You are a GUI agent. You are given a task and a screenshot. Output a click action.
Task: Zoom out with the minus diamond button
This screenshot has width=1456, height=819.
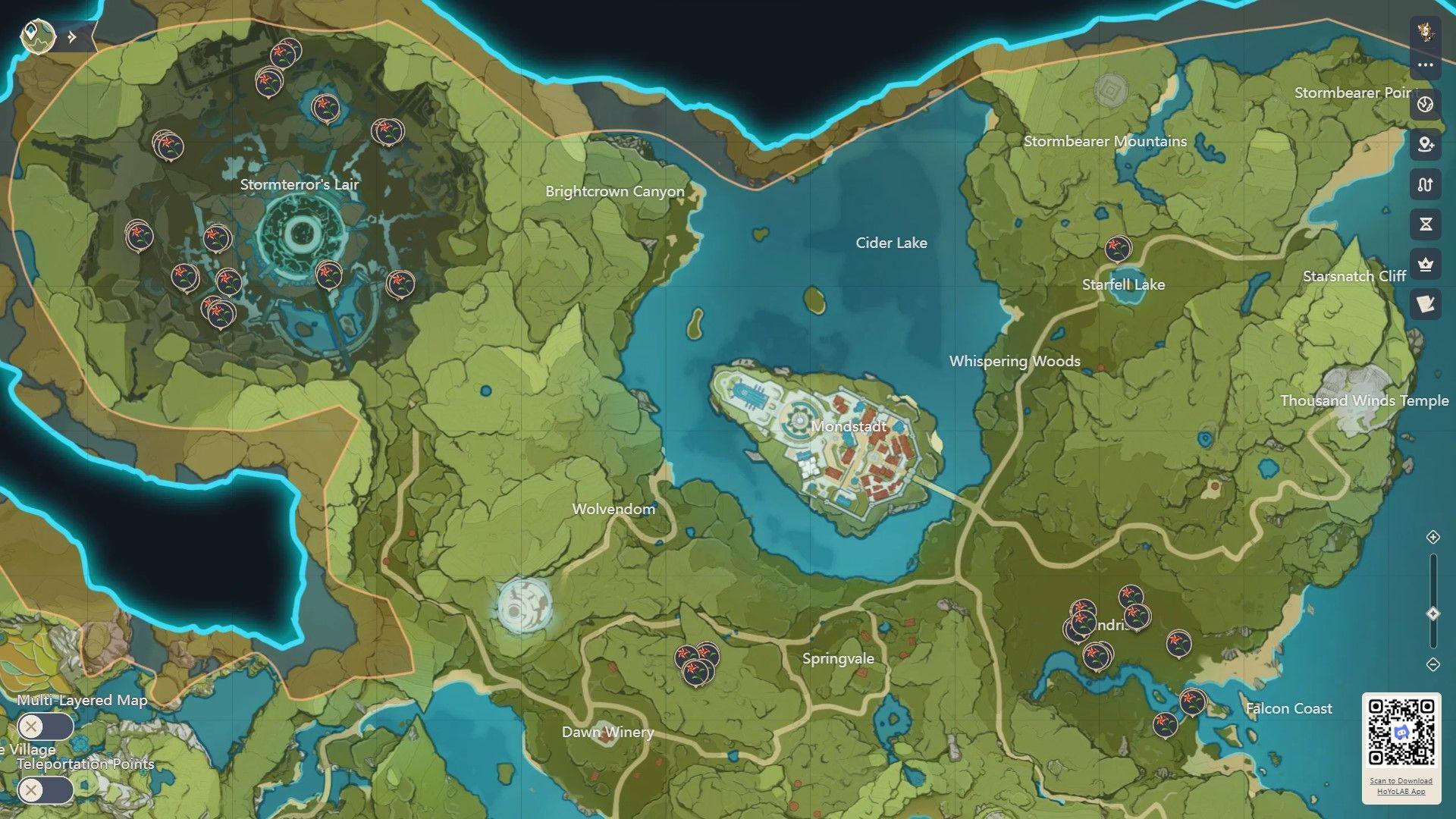click(x=1432, y=664)
